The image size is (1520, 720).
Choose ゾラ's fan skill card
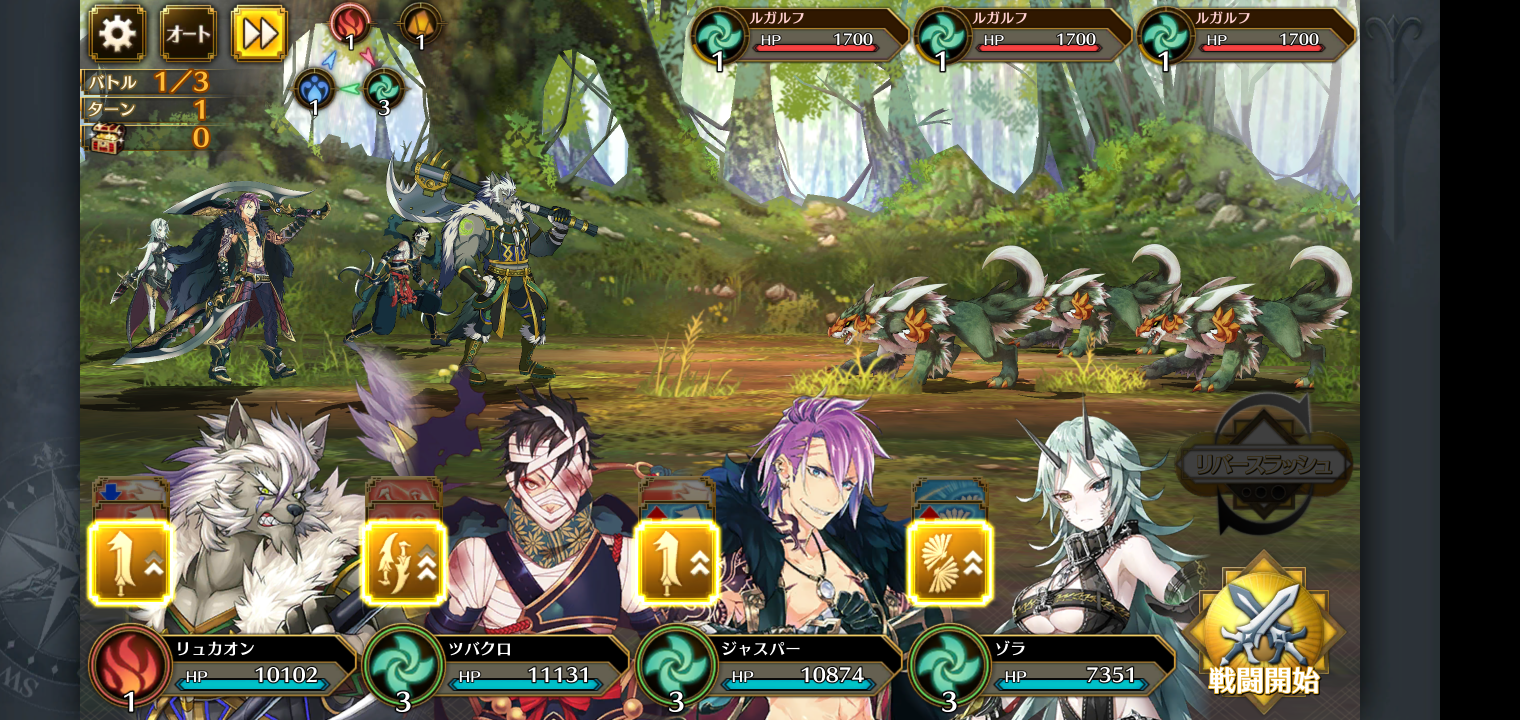[x=950, y=563]
